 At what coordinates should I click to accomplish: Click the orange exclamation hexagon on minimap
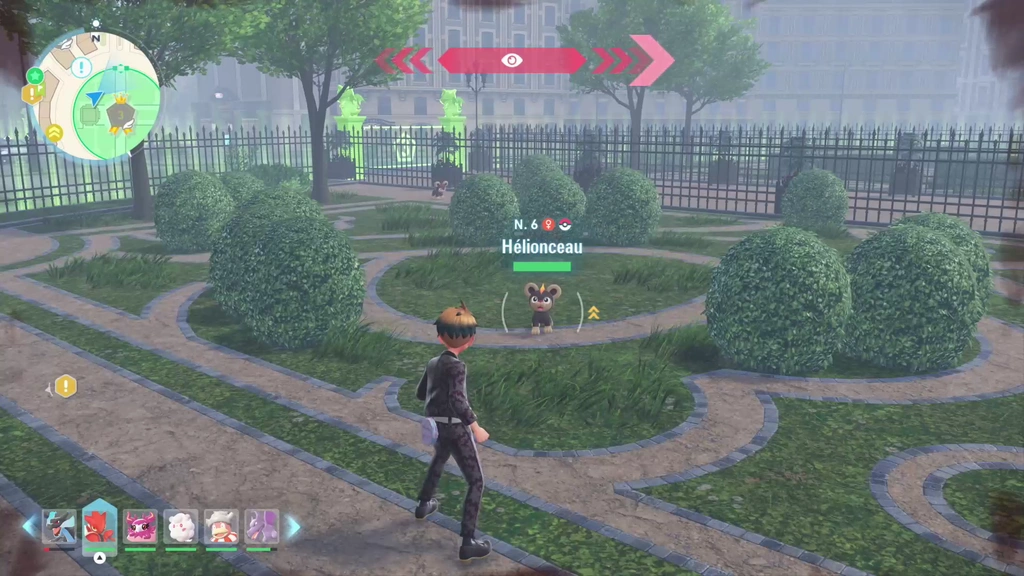click(30, 94)
